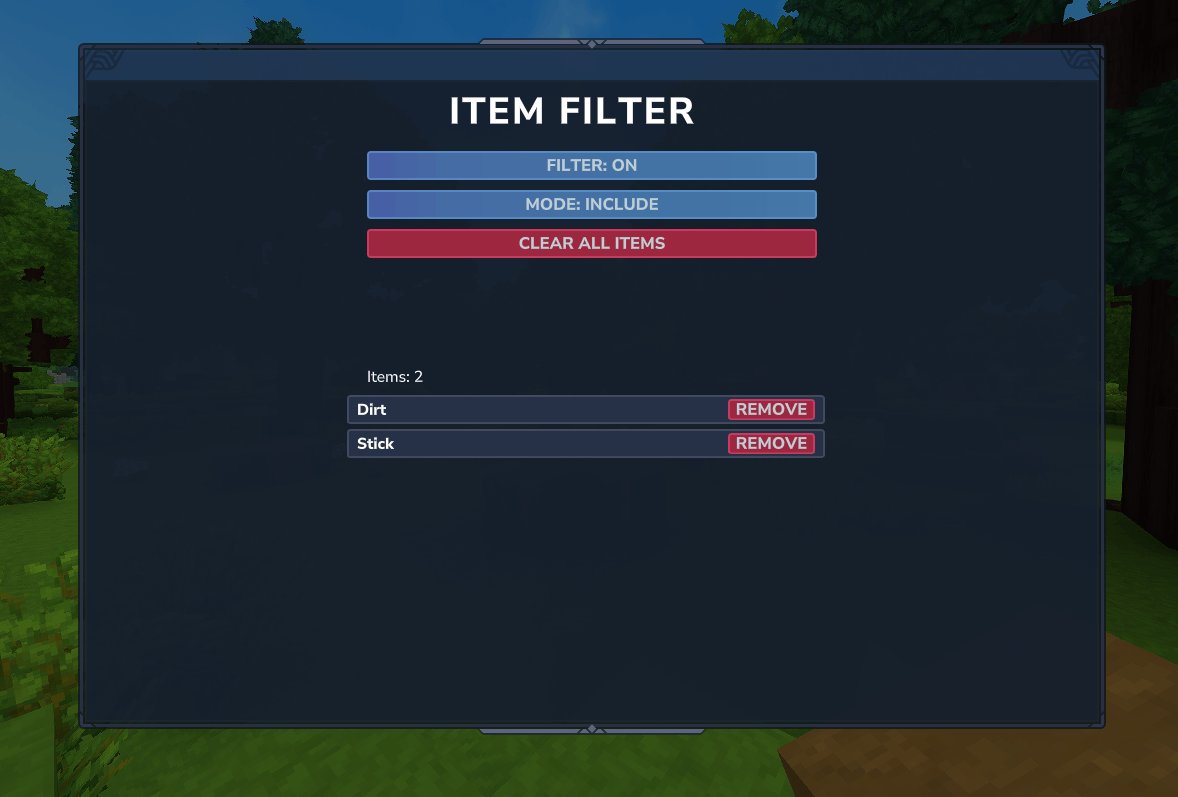
Task: Remove Dirt from the filter list
Action: click(771, 409)
